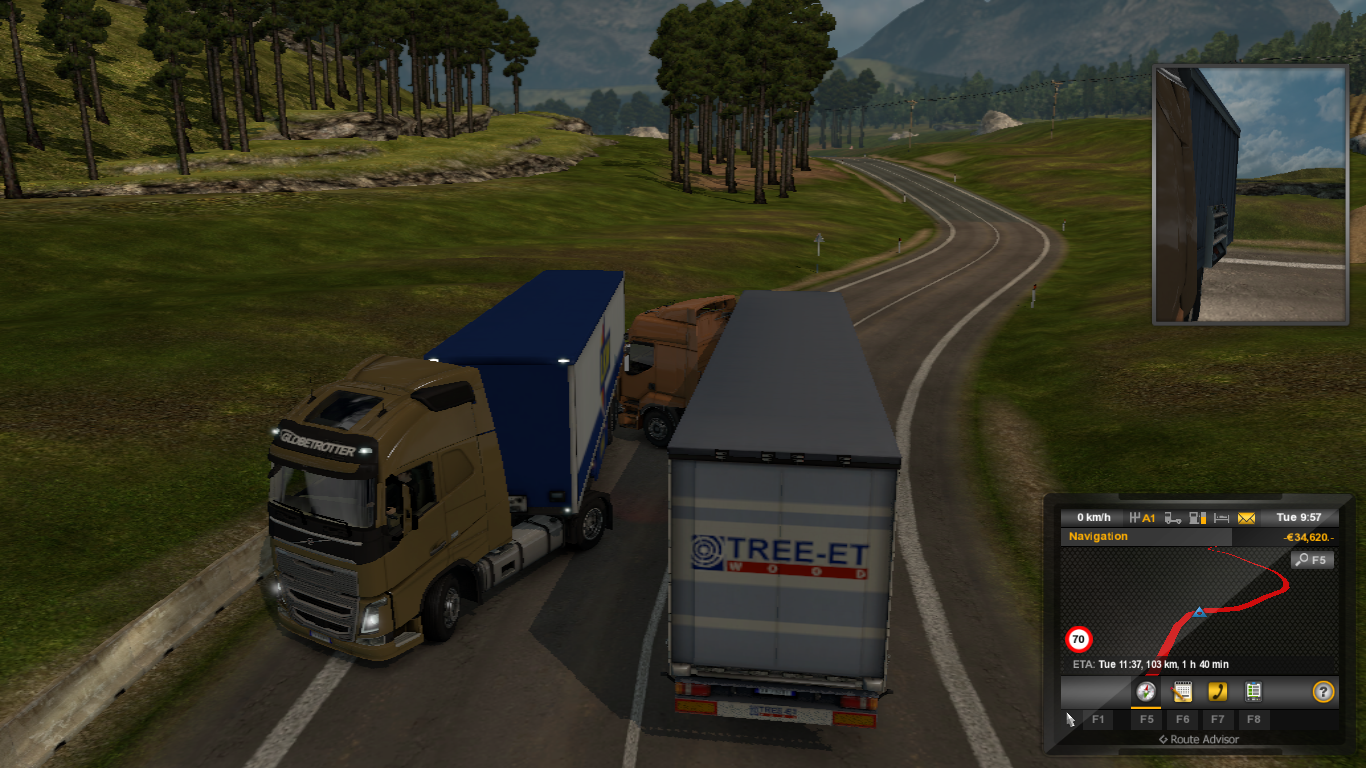This screenshot has width=1366, height=768.
Task: Open the mail messages envelope icon
Action: pyautogui.click(x=1245, y=517)
